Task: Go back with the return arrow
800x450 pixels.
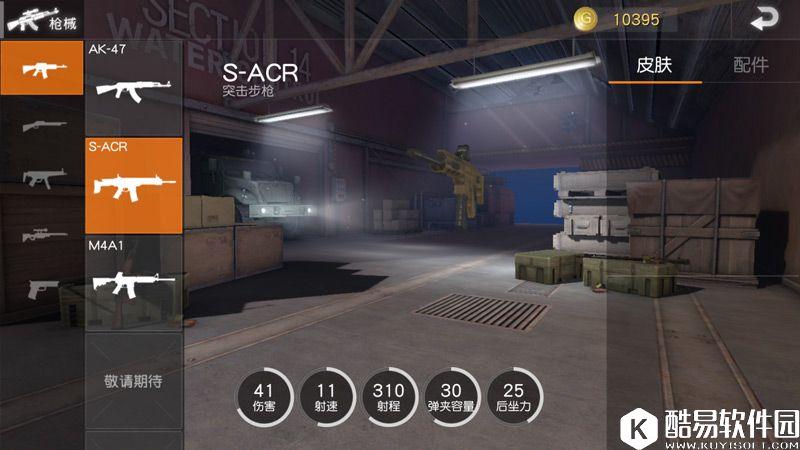Action: [765, 18]
